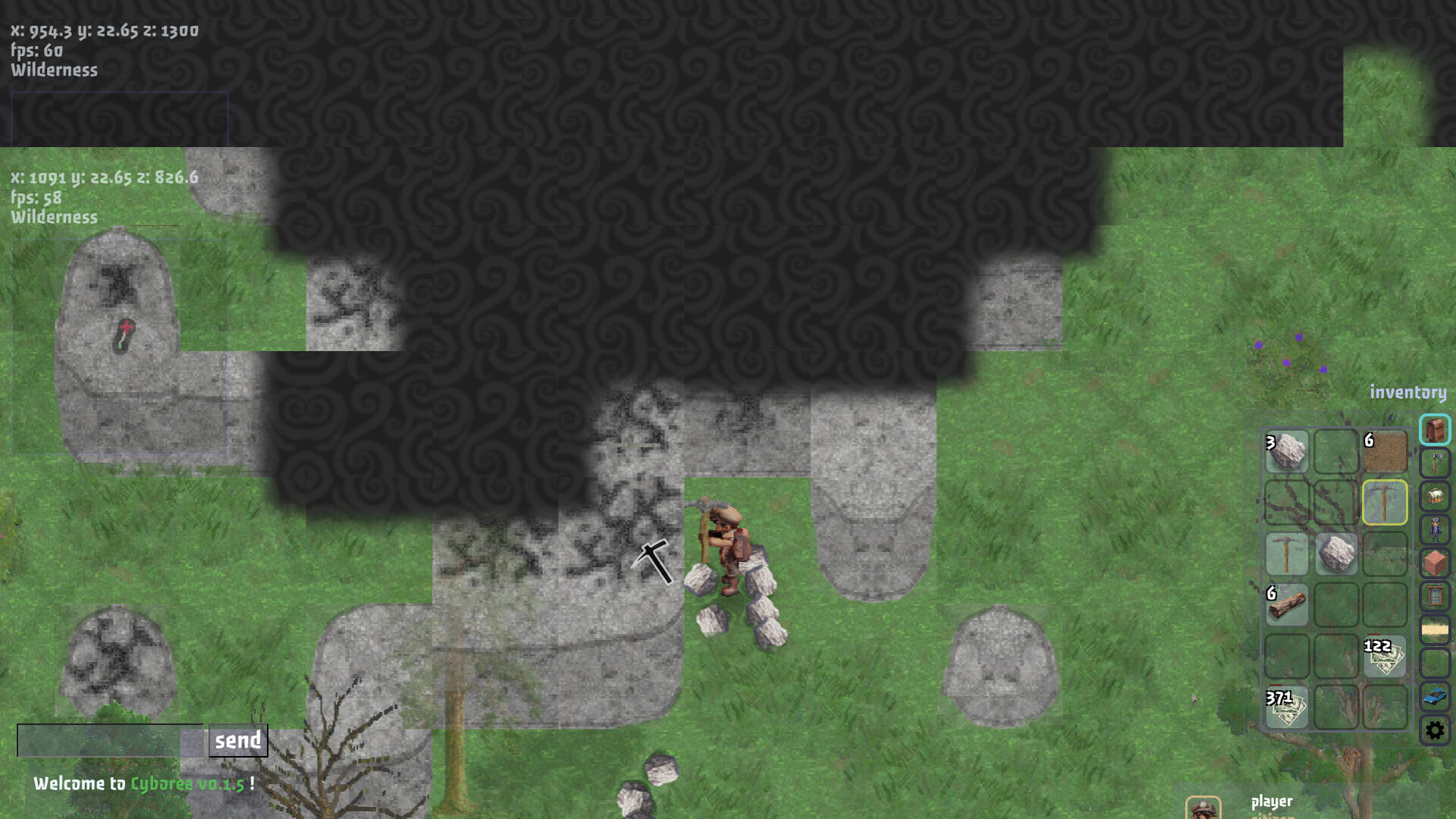Select the sand path tile icon

click(1434, 628)
